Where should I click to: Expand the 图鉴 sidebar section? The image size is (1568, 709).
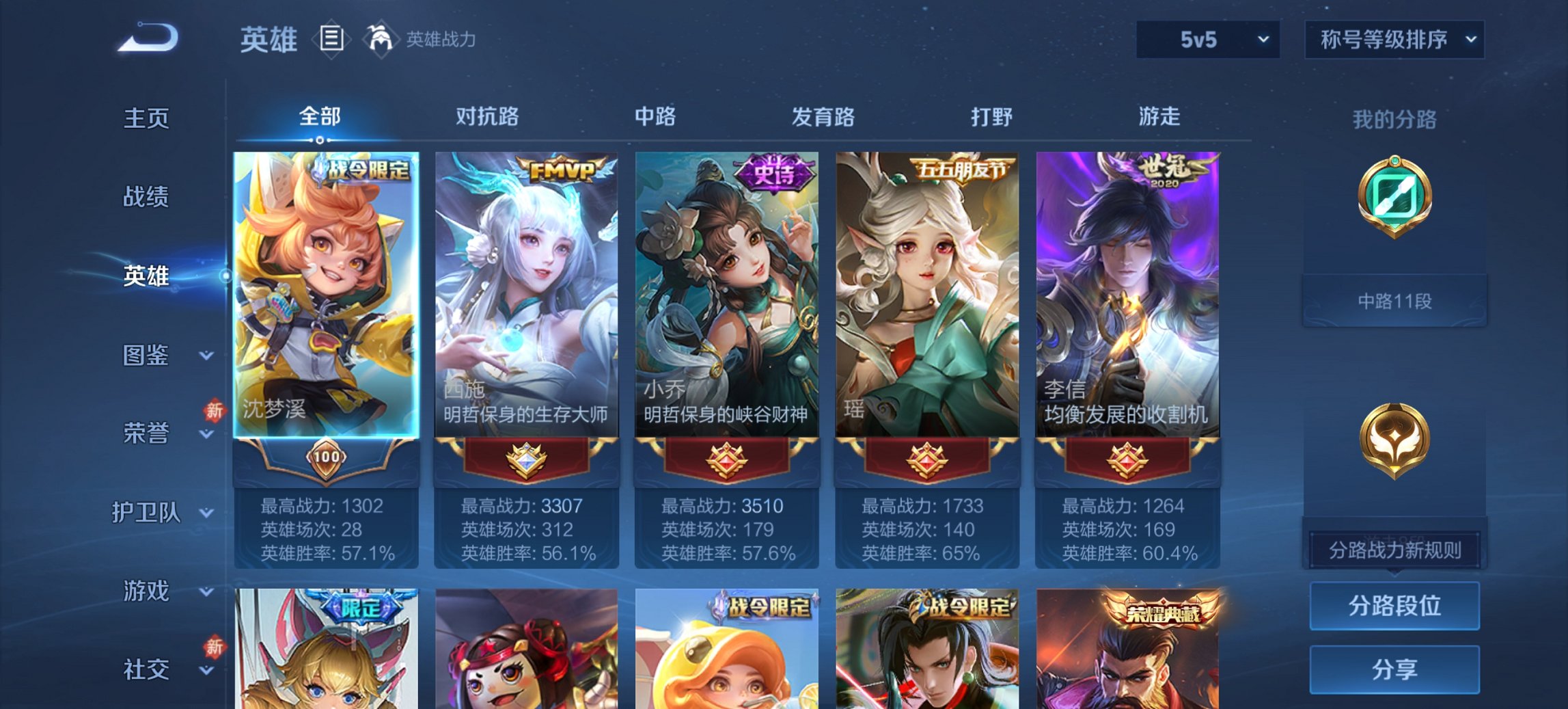coord(146,356)
